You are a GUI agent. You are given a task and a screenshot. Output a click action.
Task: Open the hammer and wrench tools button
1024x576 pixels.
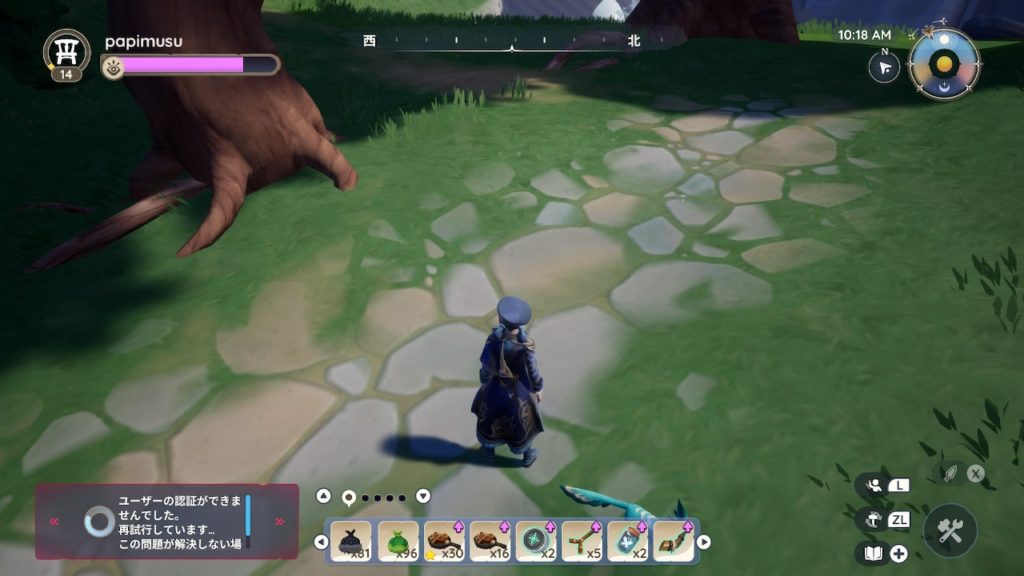[x=950, y=530]
